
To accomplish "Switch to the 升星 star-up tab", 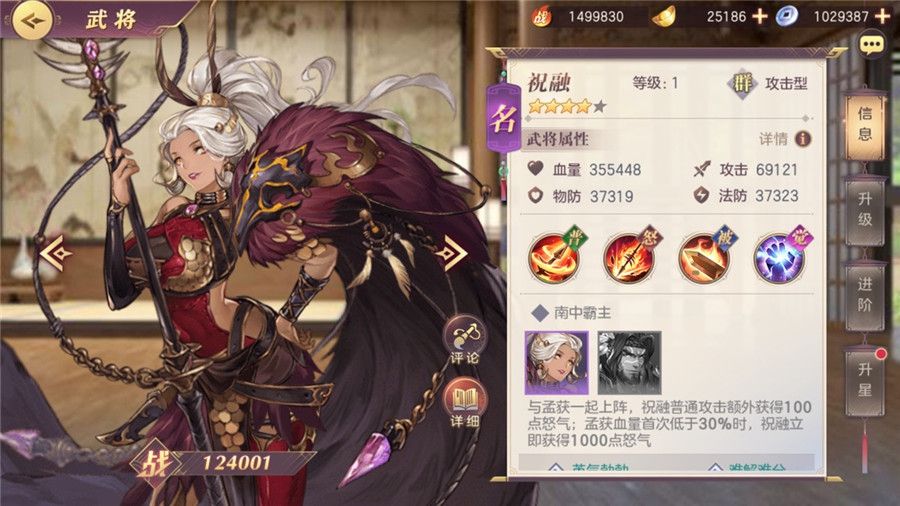I will point(865,377).
